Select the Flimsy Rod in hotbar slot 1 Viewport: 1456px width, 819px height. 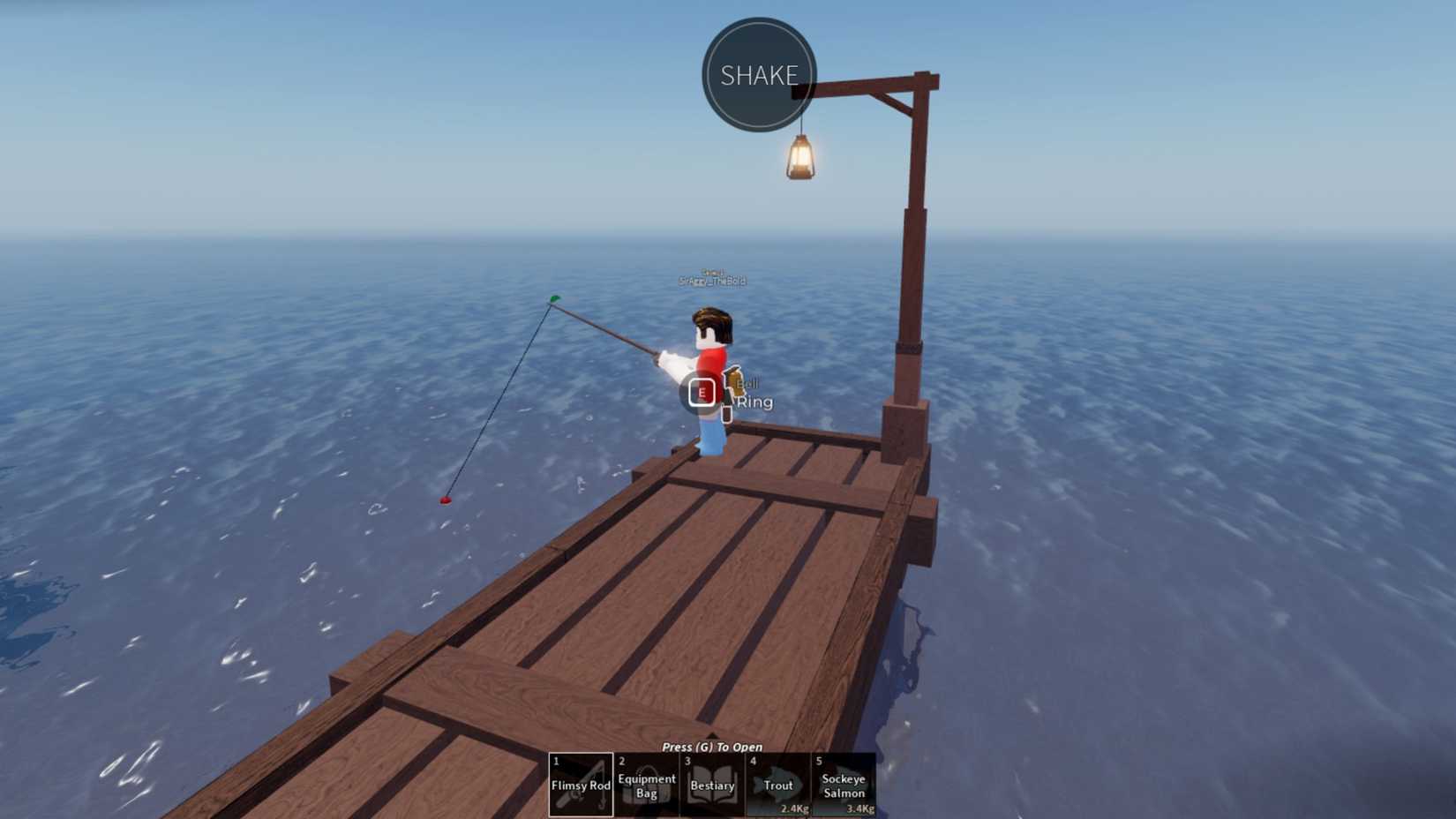click(582, 785)
